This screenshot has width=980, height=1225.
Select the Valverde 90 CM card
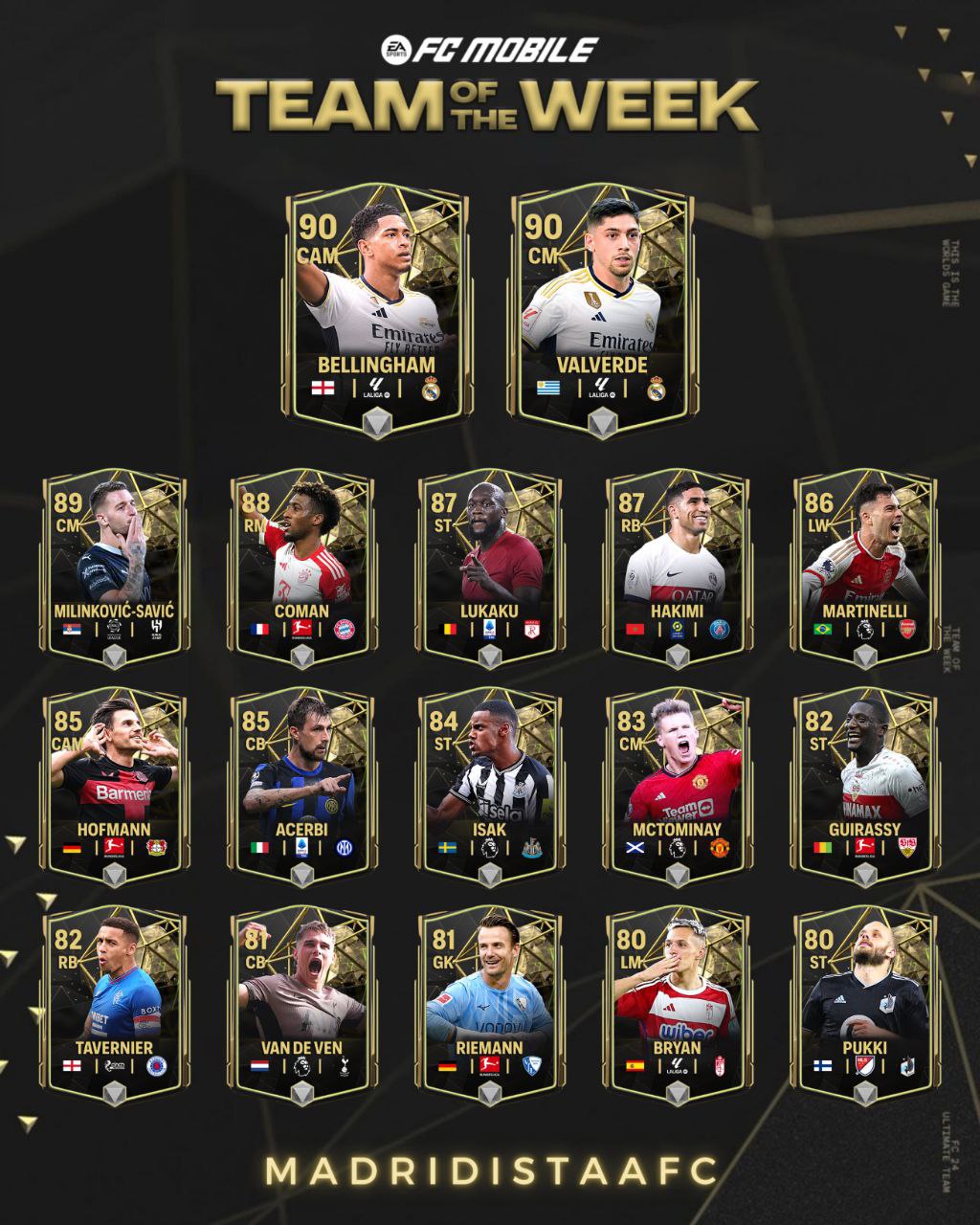[602, 308]
